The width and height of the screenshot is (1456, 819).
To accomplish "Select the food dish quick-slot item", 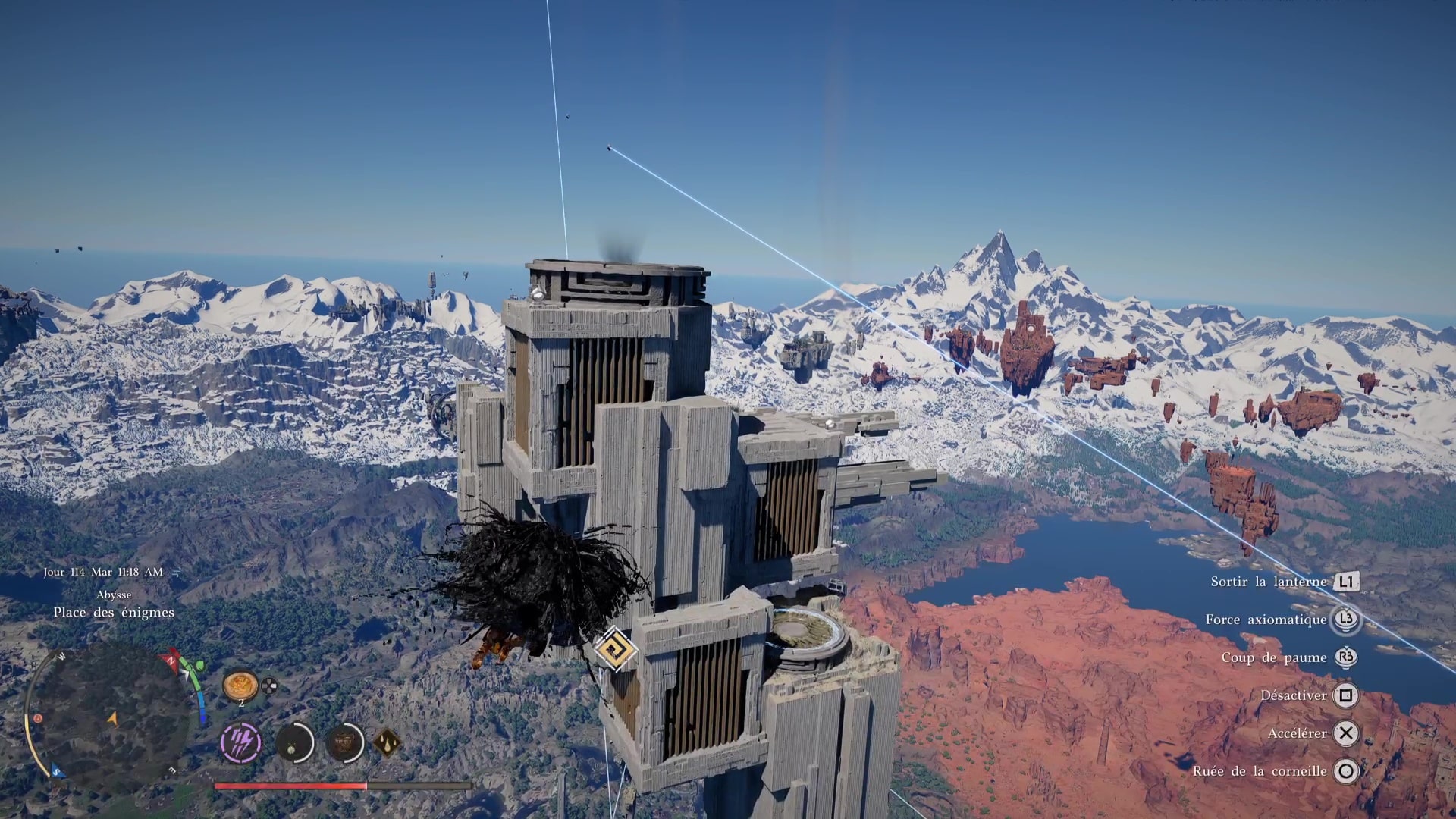I will [240, 686].
